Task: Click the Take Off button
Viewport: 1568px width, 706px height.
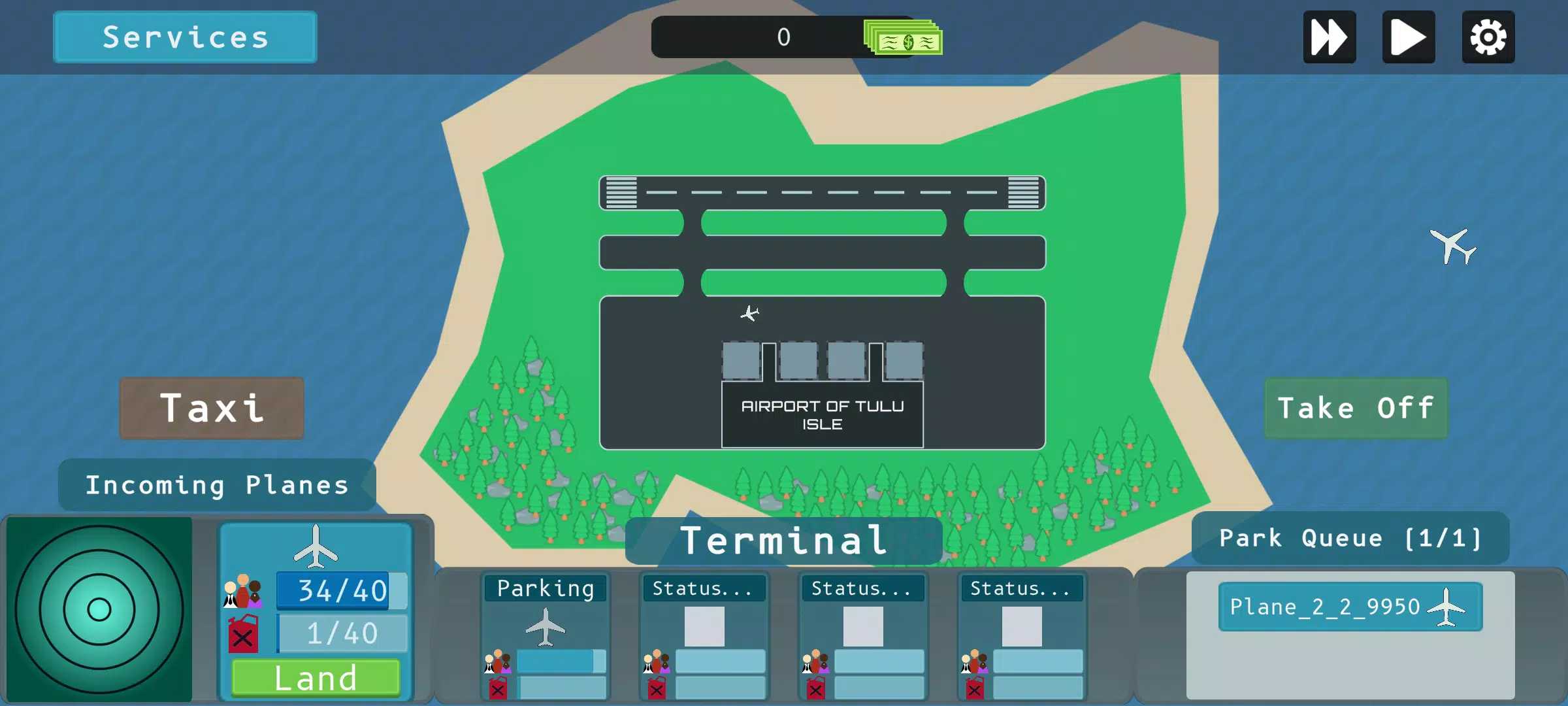Action: (1356, 408)
